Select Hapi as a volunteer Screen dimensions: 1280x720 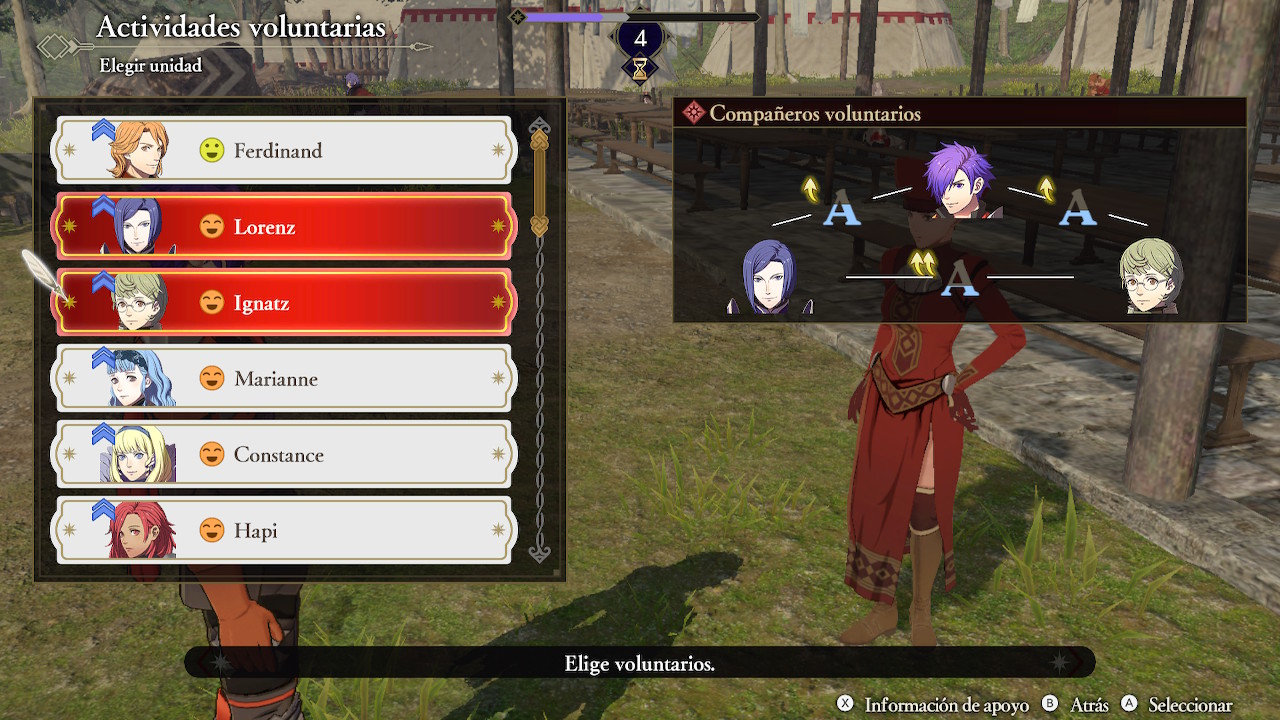[x=284, y=531]
